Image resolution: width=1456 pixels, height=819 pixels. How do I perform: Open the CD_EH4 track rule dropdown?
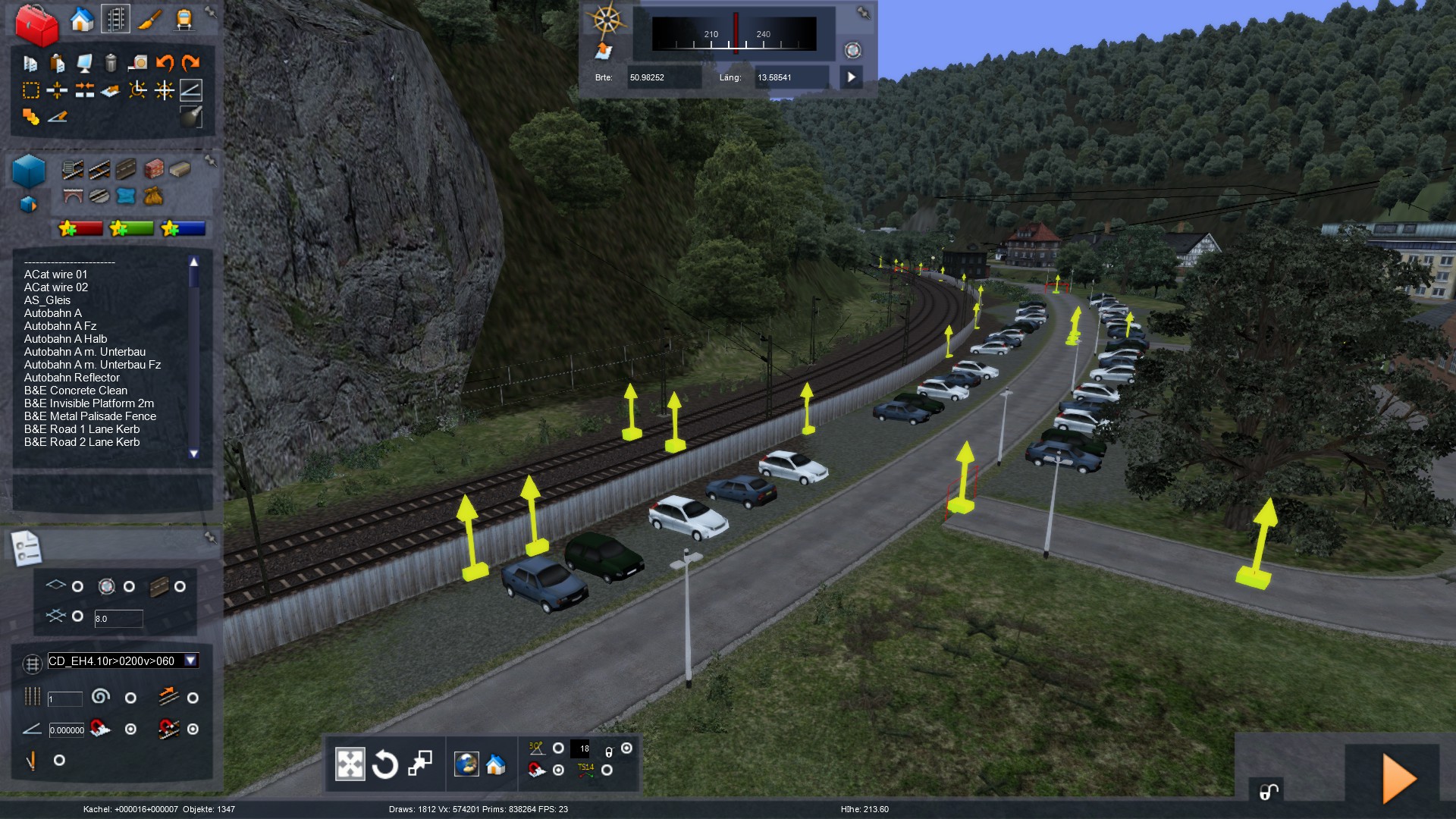pyautogui.click(x=191, y=661)
